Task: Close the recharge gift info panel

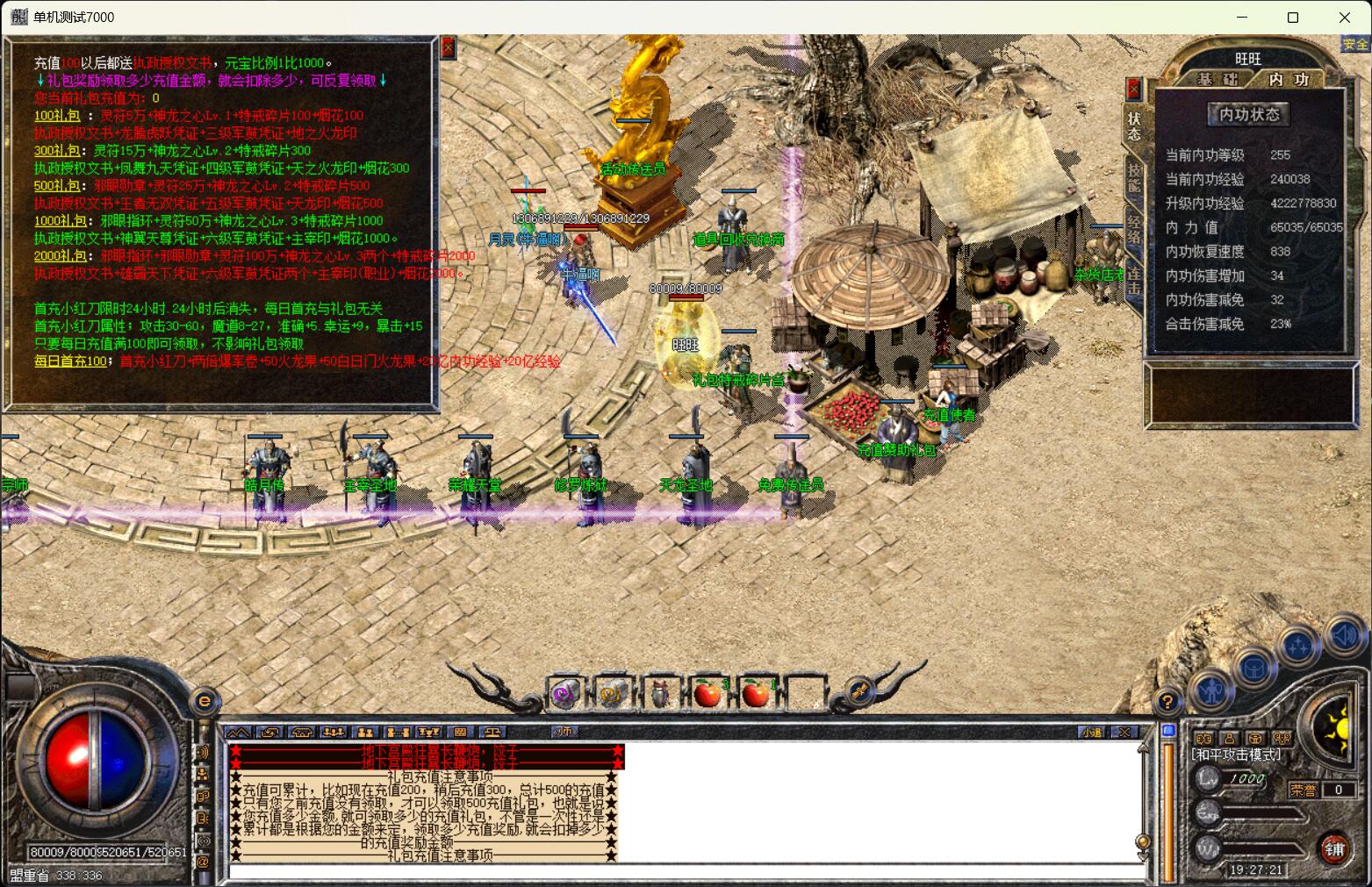Action: click(448, 47)
